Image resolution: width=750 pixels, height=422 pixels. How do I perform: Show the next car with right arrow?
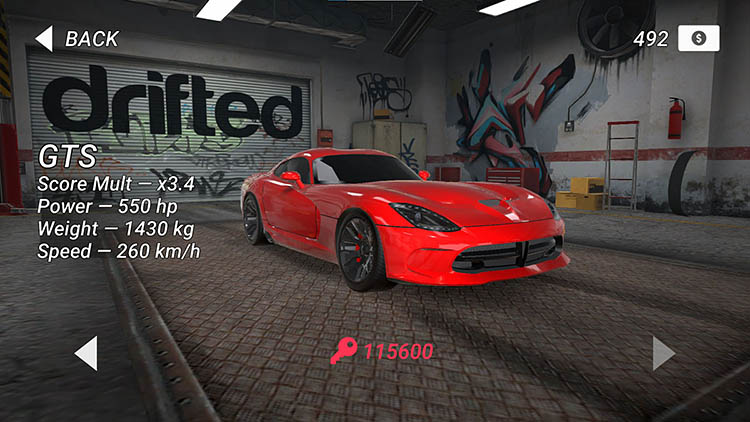coord(663,353)
